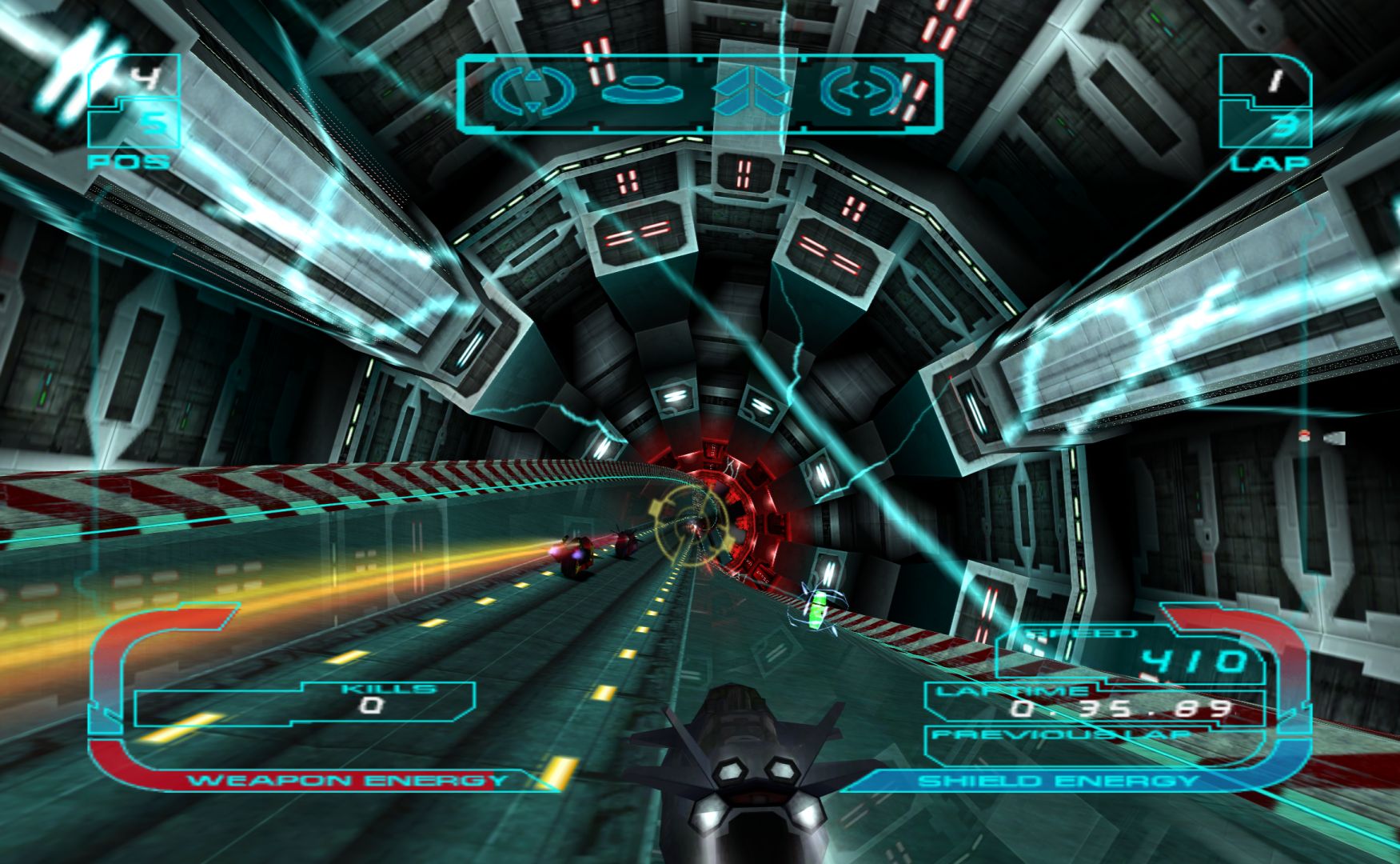Select the vertical-arrows shield icon
1400x864 pixels.
coord(532,92)
